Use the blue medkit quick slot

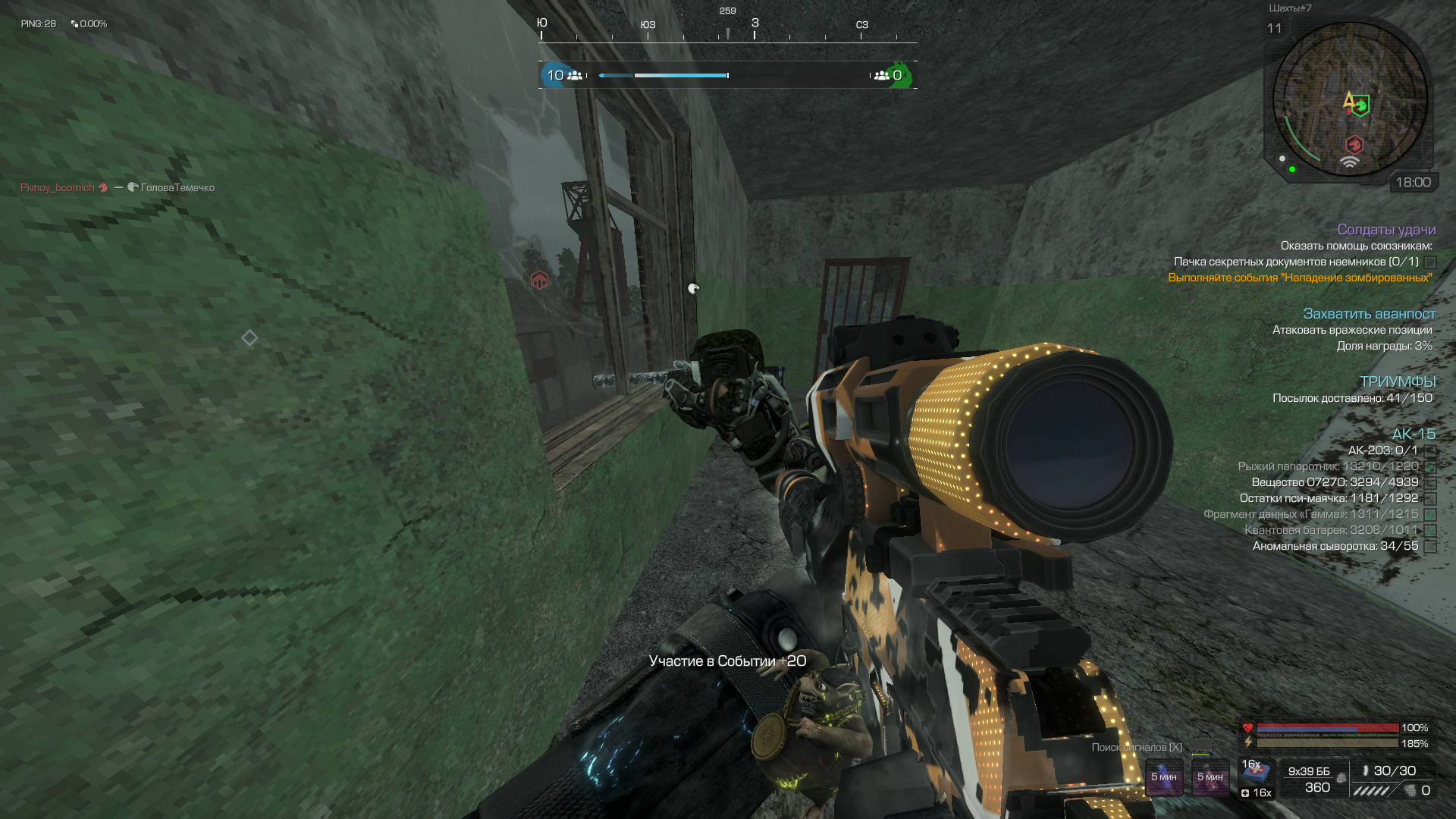(x=1257, y=771)
